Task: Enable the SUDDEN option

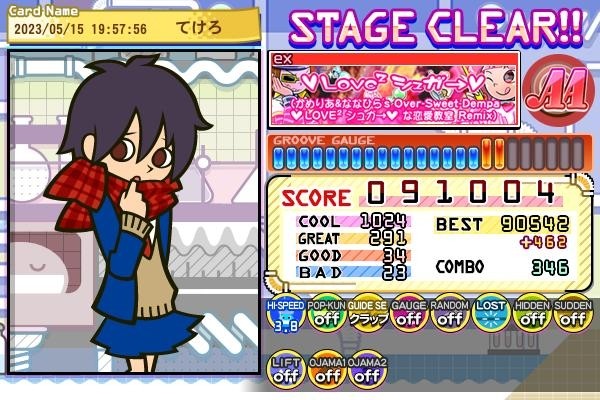Action: (571, 318)
